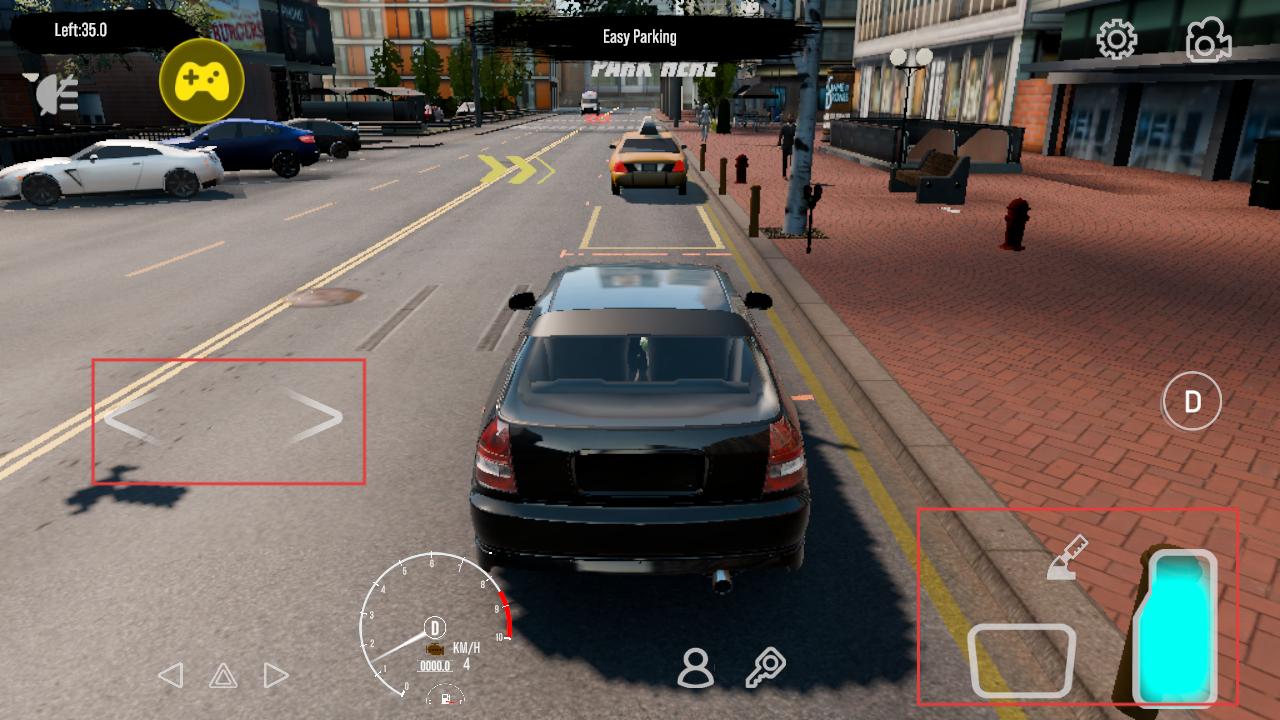Change gear with the D selector
Viewport: 1280px width, 720px height.
(x=1192, y=402)
